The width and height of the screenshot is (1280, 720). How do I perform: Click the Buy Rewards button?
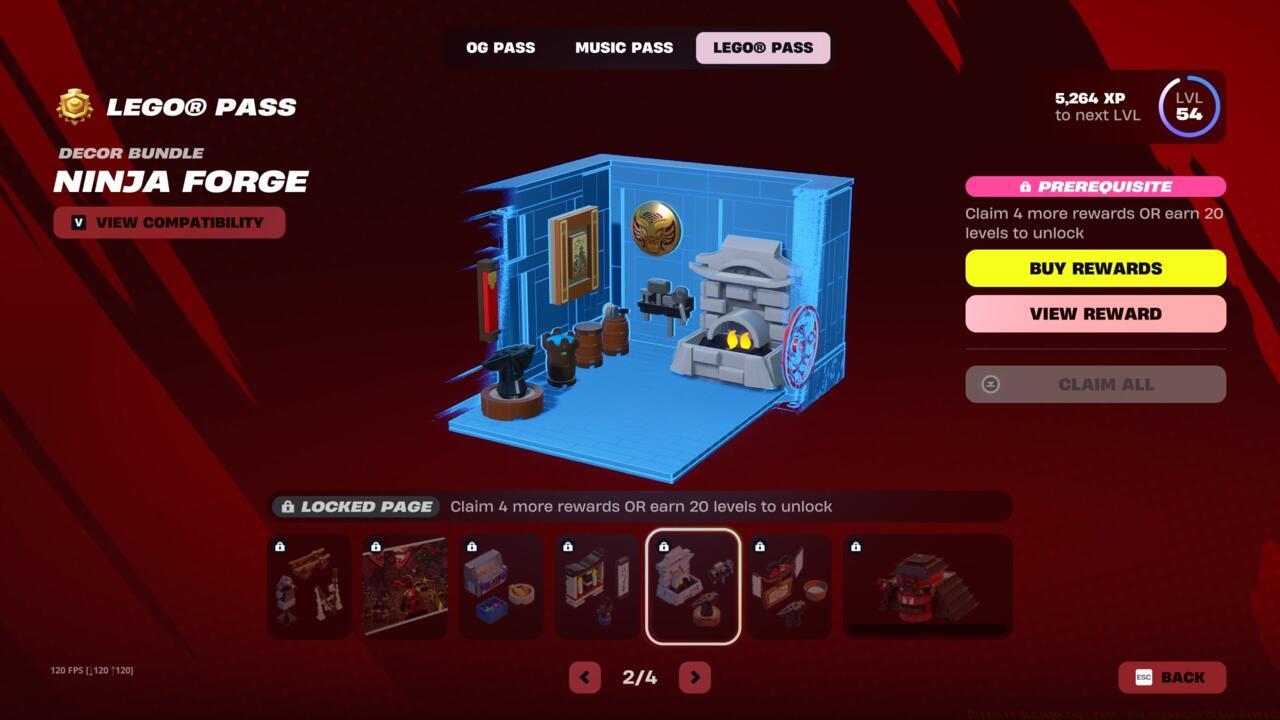[x=1095, y=268]
